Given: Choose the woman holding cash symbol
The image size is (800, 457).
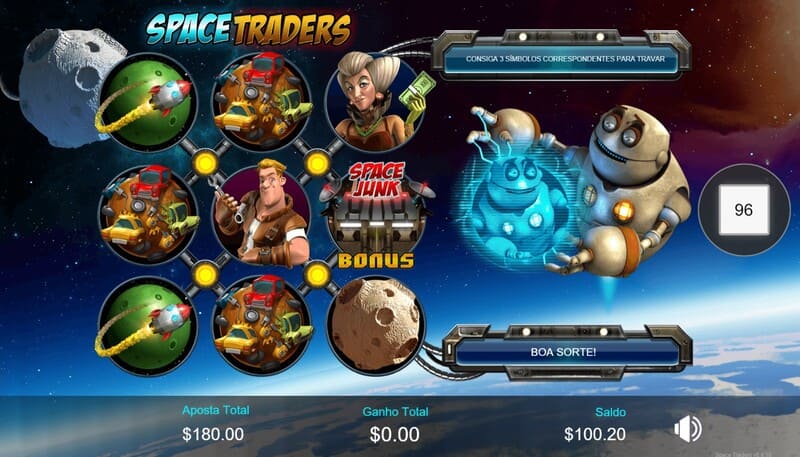Looking at the screenshot, I should 374,100.
